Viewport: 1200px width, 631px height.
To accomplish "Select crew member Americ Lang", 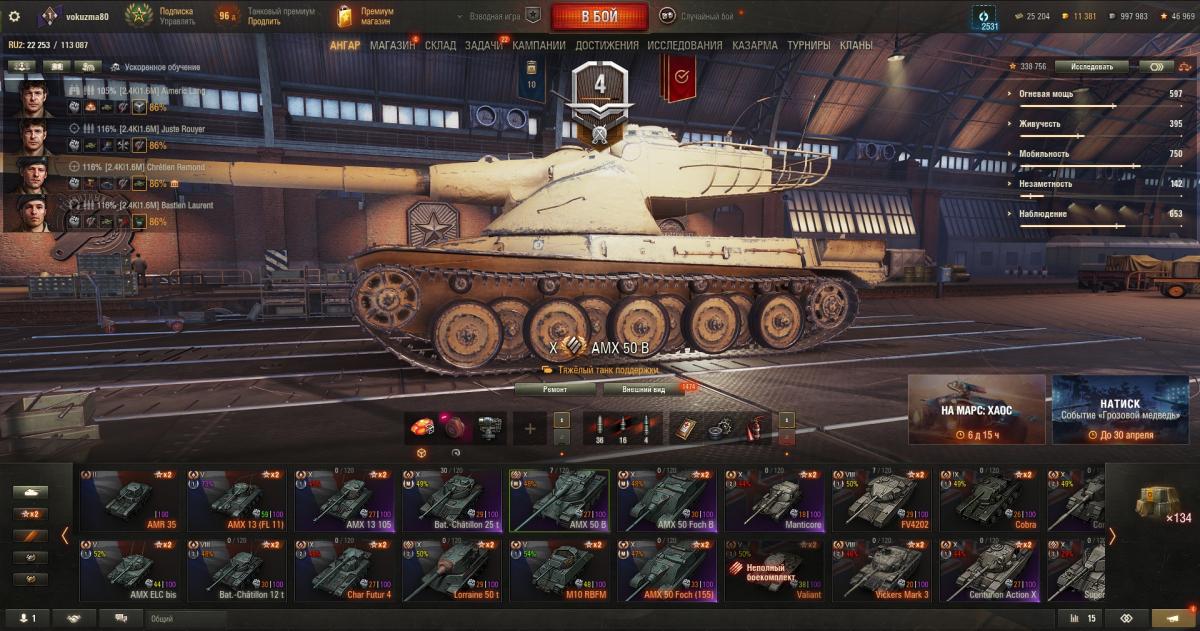I will click(36, 100).
